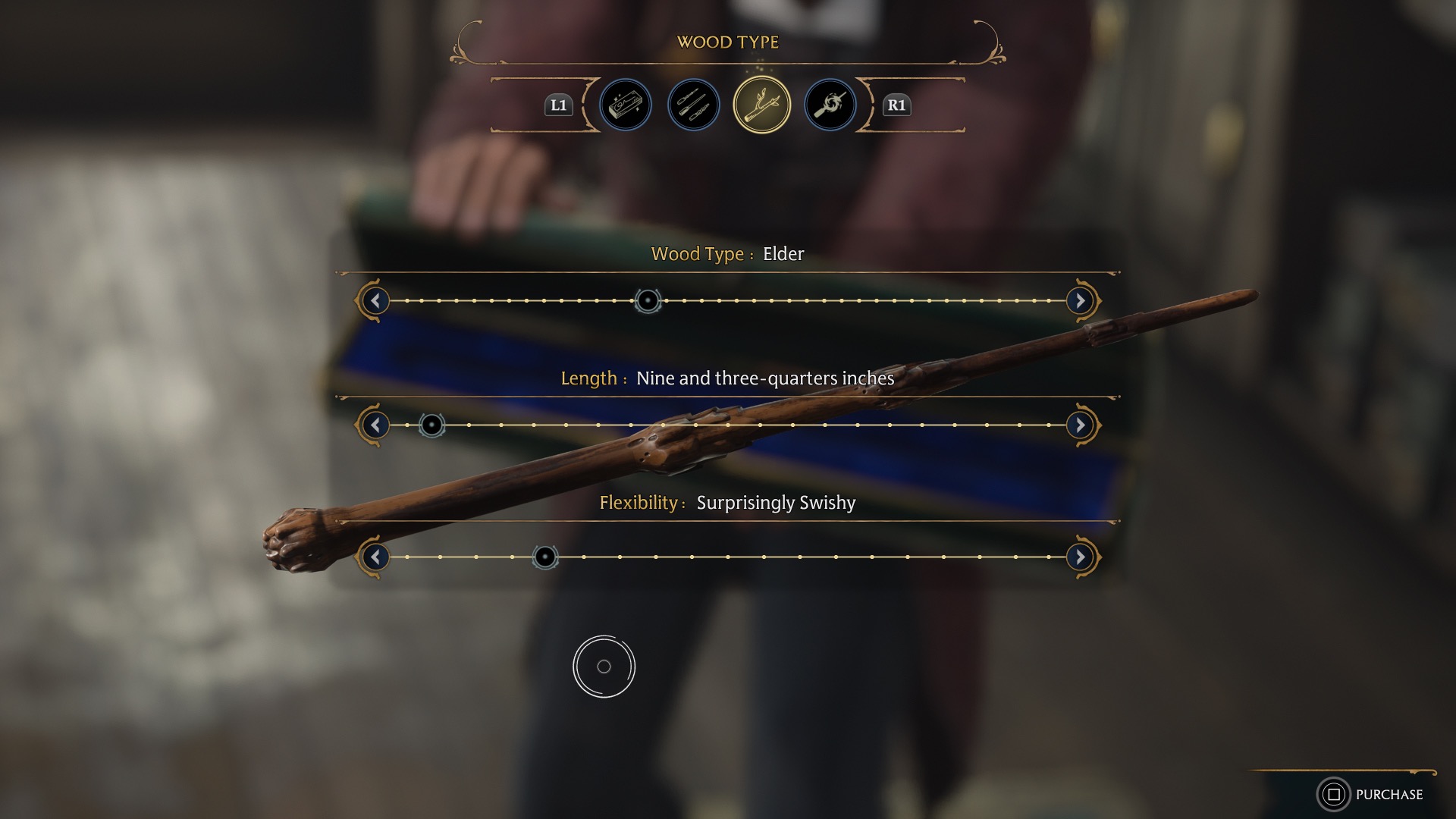
Task: Purchase the wand
Action: pyautogui.click(x=1373, y=794)
